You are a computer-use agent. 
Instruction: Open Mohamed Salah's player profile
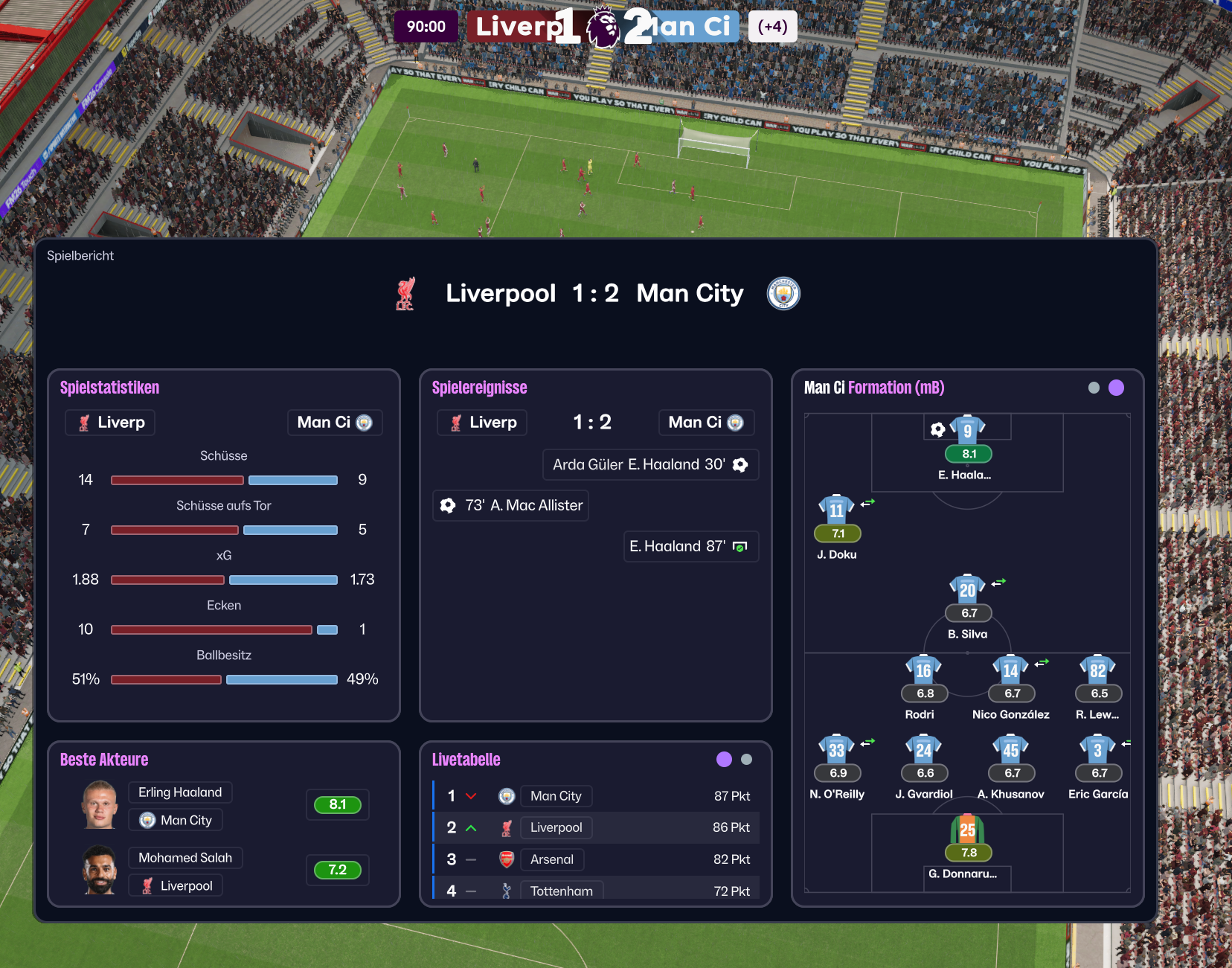click(x=185, y=858)
